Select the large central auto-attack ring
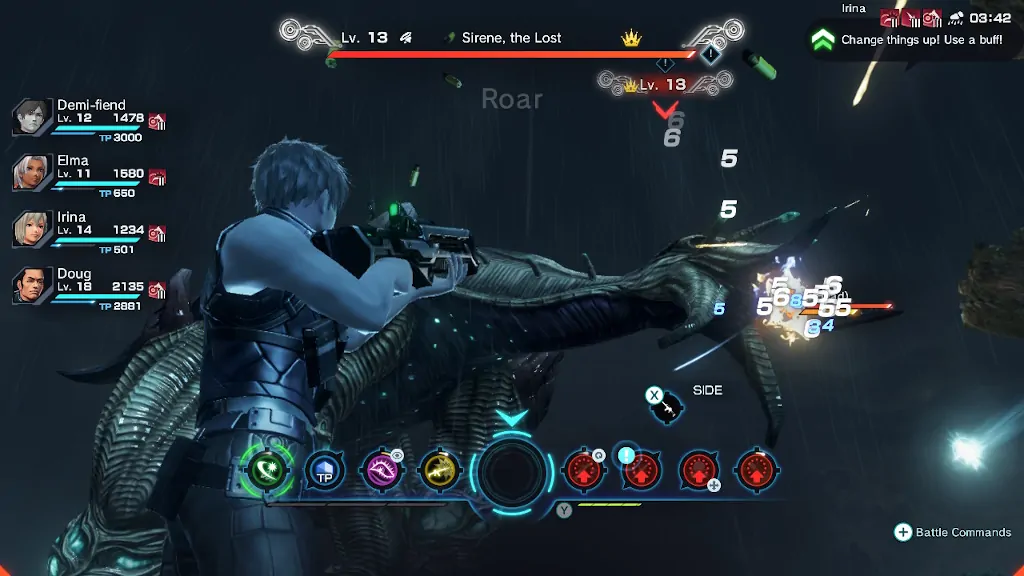Image resolution: width=1024 pixels, height=576 pixels. click(512, 470)
